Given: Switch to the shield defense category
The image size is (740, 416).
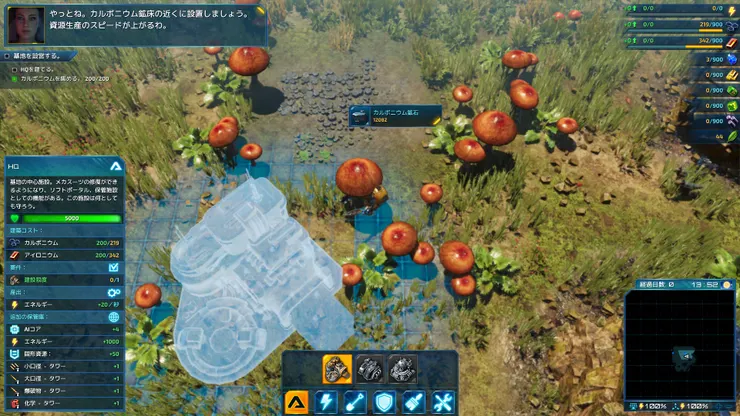Looking at the screenshot, I should point(384,402).
